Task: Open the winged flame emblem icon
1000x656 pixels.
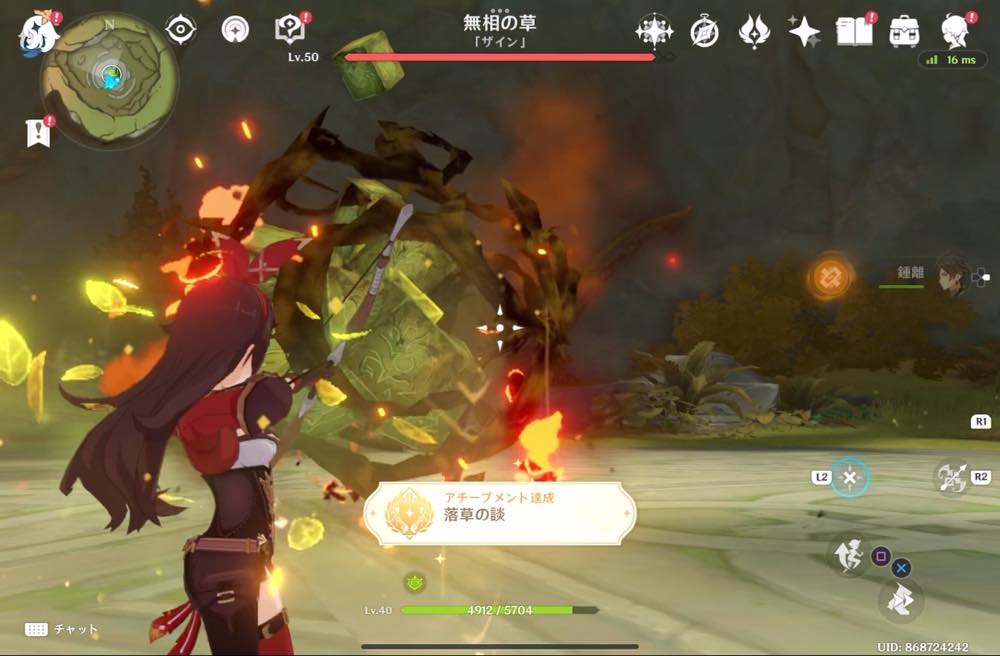Action: [x=754, y=32]
